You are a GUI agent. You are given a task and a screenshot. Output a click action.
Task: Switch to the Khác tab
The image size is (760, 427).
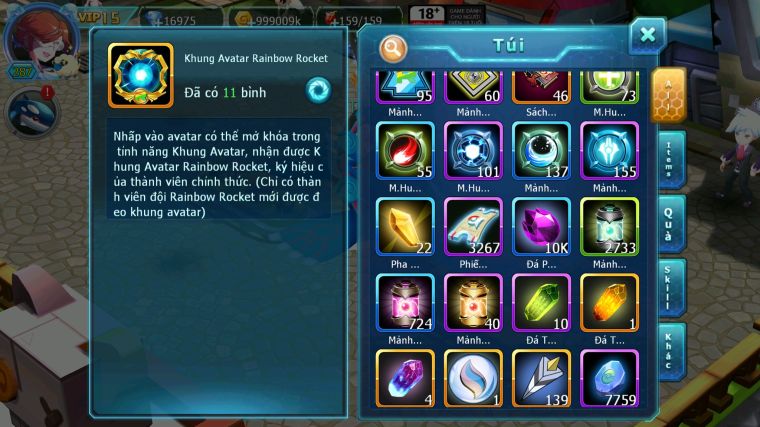click(671, 352)
